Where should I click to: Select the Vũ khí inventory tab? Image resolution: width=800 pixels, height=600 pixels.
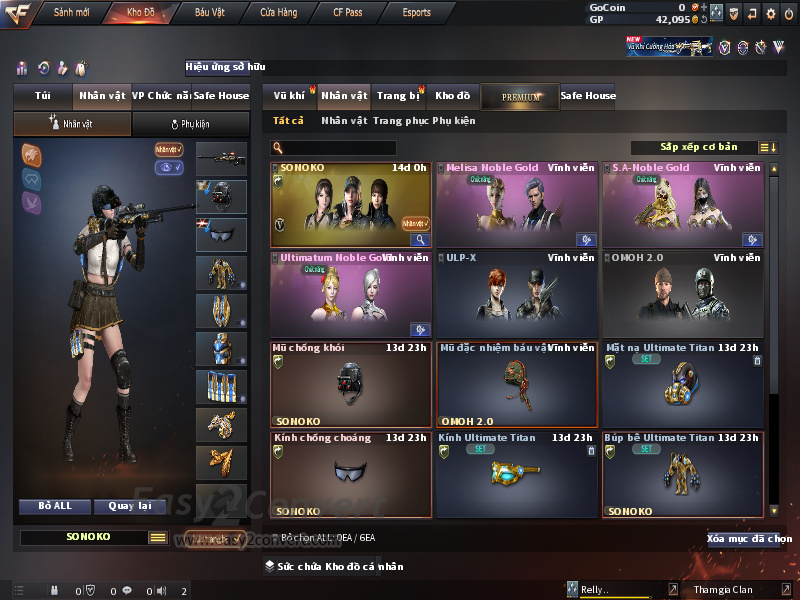pos(289,96)
